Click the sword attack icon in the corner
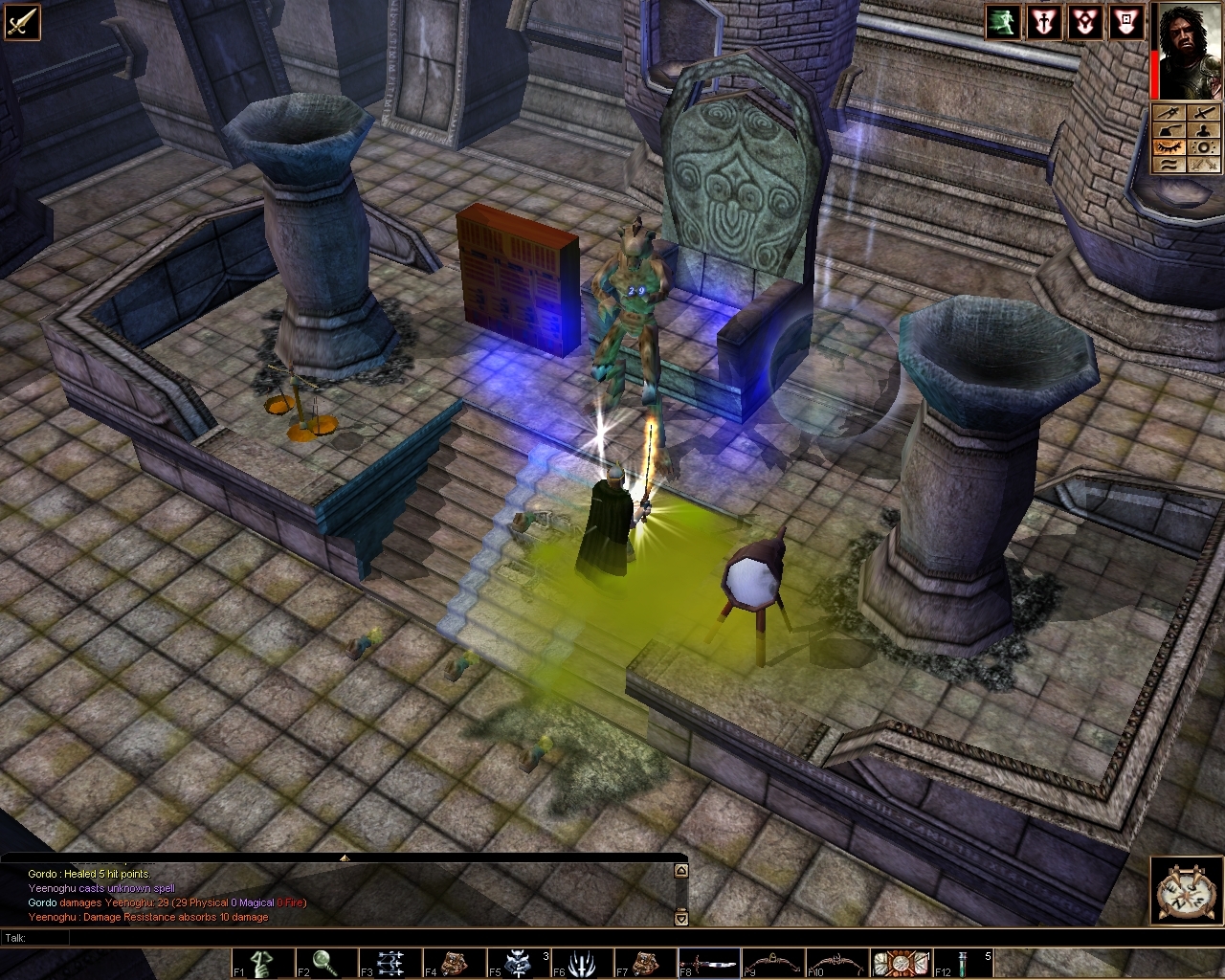Image resolution: width=1225 pixels, height=980 pixels. [21, 21]
